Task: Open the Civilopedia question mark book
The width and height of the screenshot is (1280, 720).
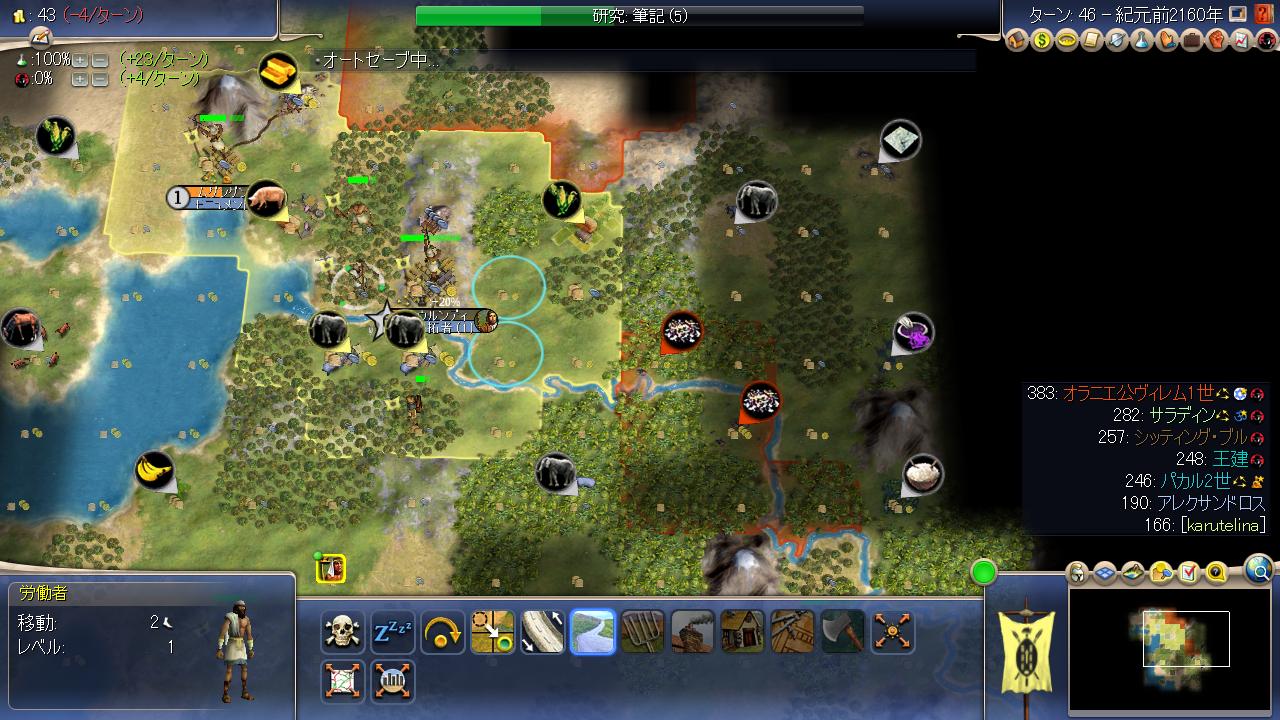Action: (x=1264, y=14)
